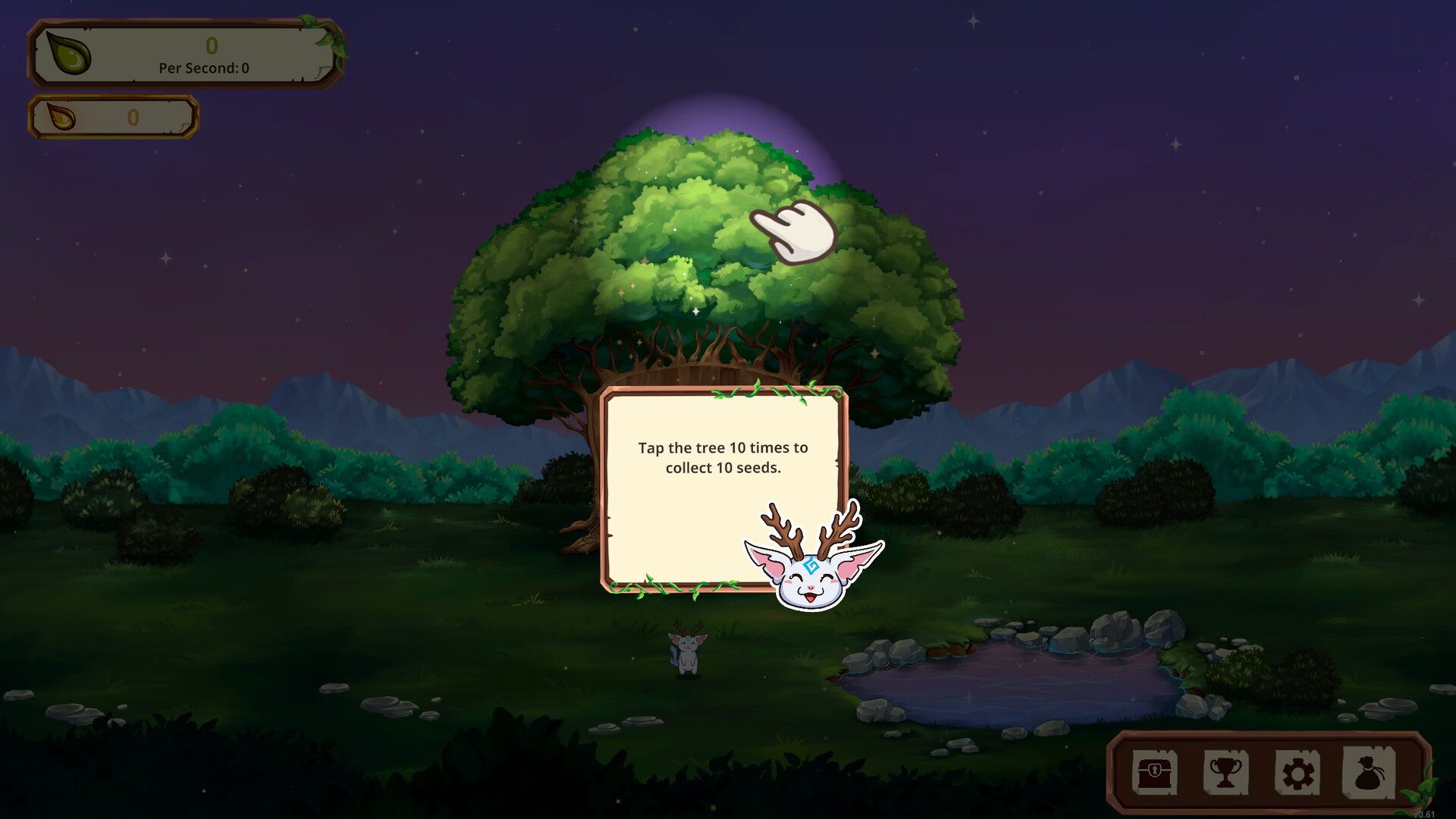
Task: Click the tutorial hand cursor over the tree
Action: tap(792, 231)
